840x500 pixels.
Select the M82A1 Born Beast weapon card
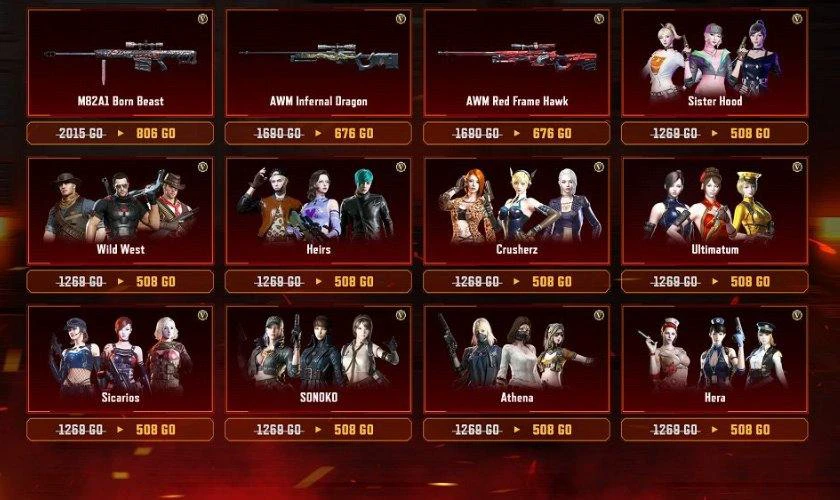click(x=120, y=63)
